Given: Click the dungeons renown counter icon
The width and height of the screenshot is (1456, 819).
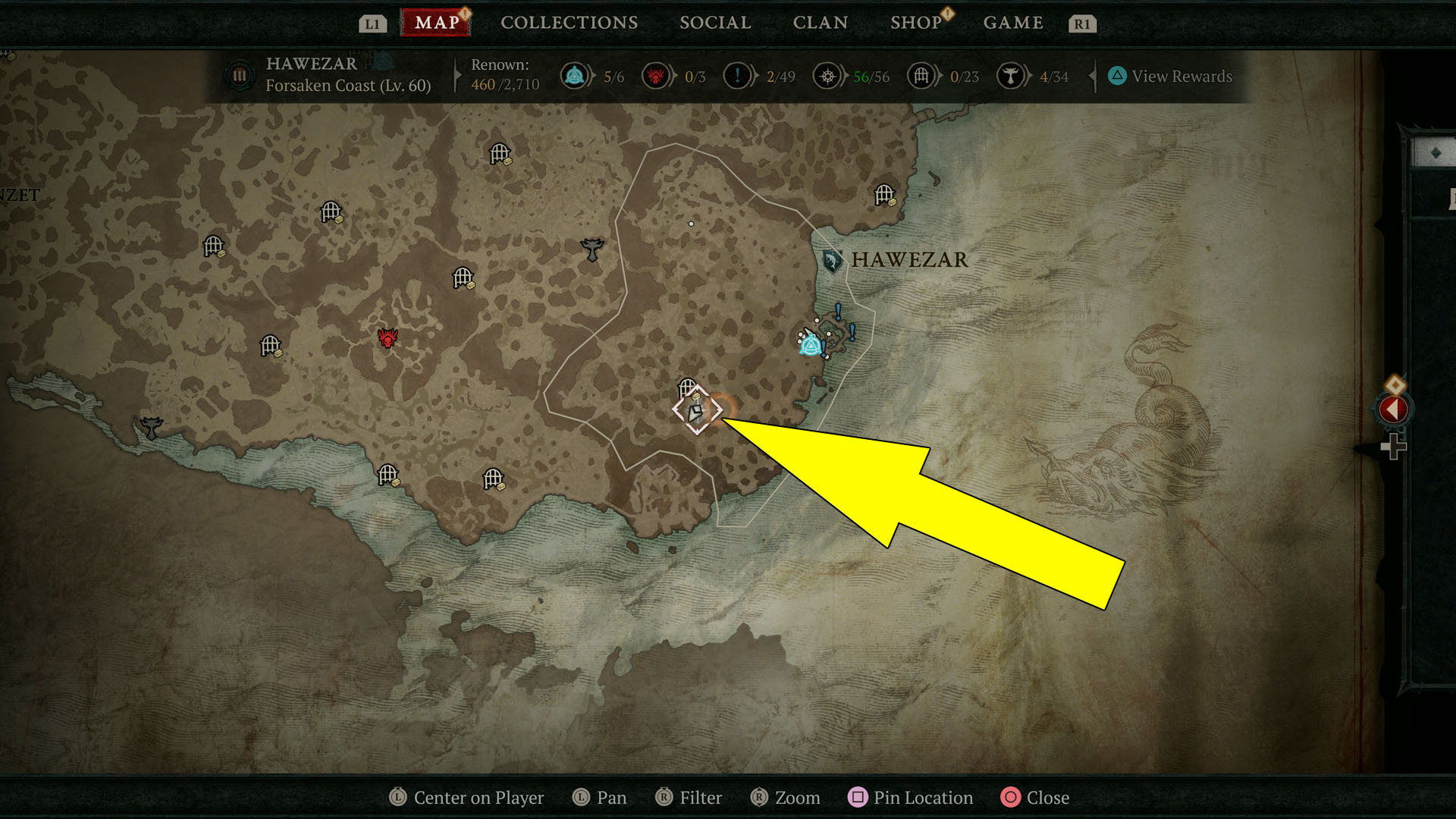Looking at the screenshot, I should pyautogui.click(x=921, y=77).
